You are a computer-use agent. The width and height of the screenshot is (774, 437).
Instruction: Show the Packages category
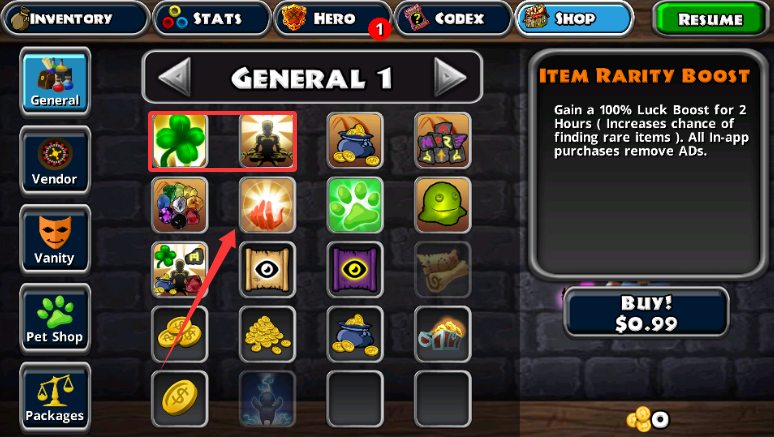click(55, 396)
